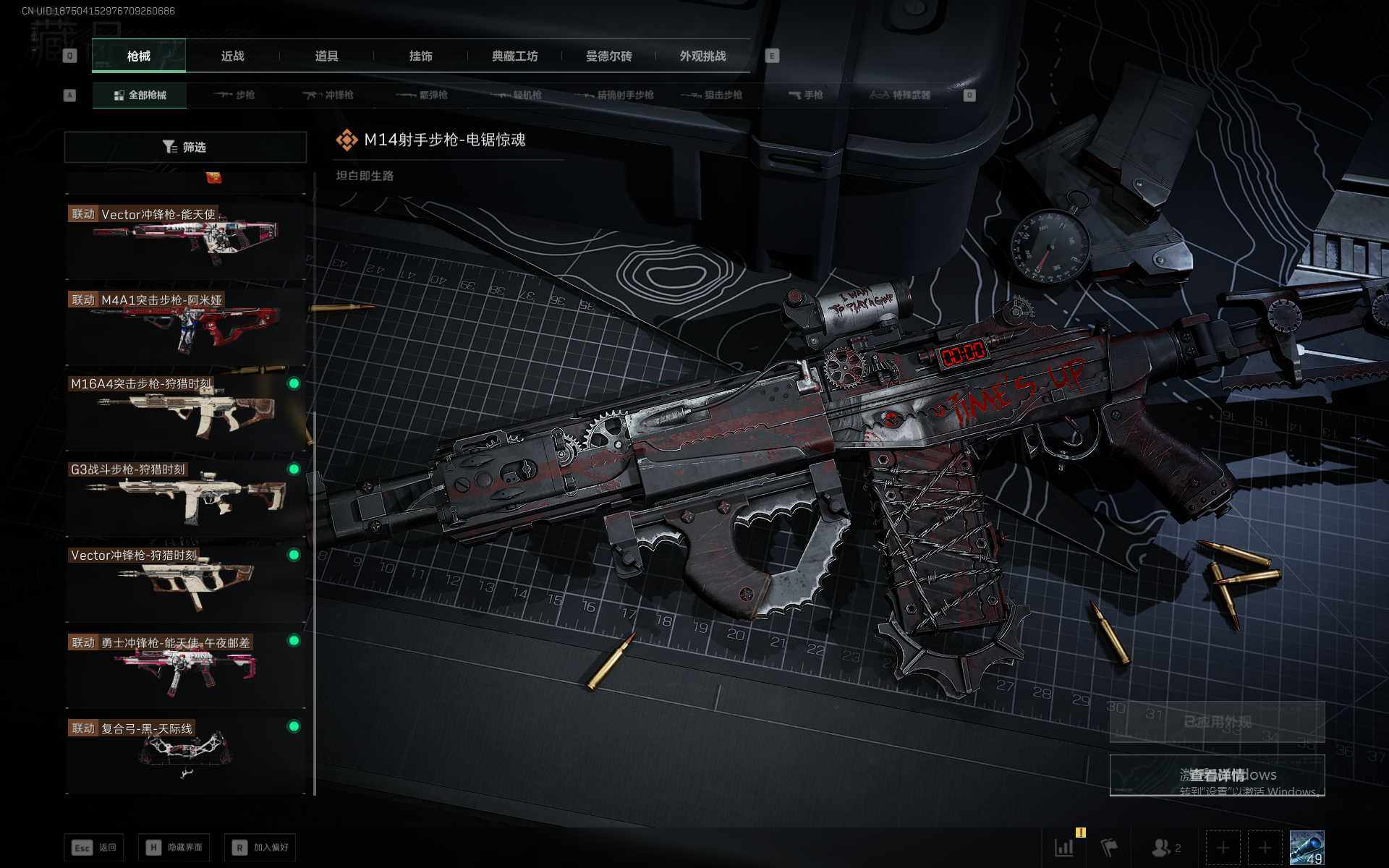Click the 查看详情 view details button
The width and height of the screenshot is (1389, 868).
(1217, 775)
